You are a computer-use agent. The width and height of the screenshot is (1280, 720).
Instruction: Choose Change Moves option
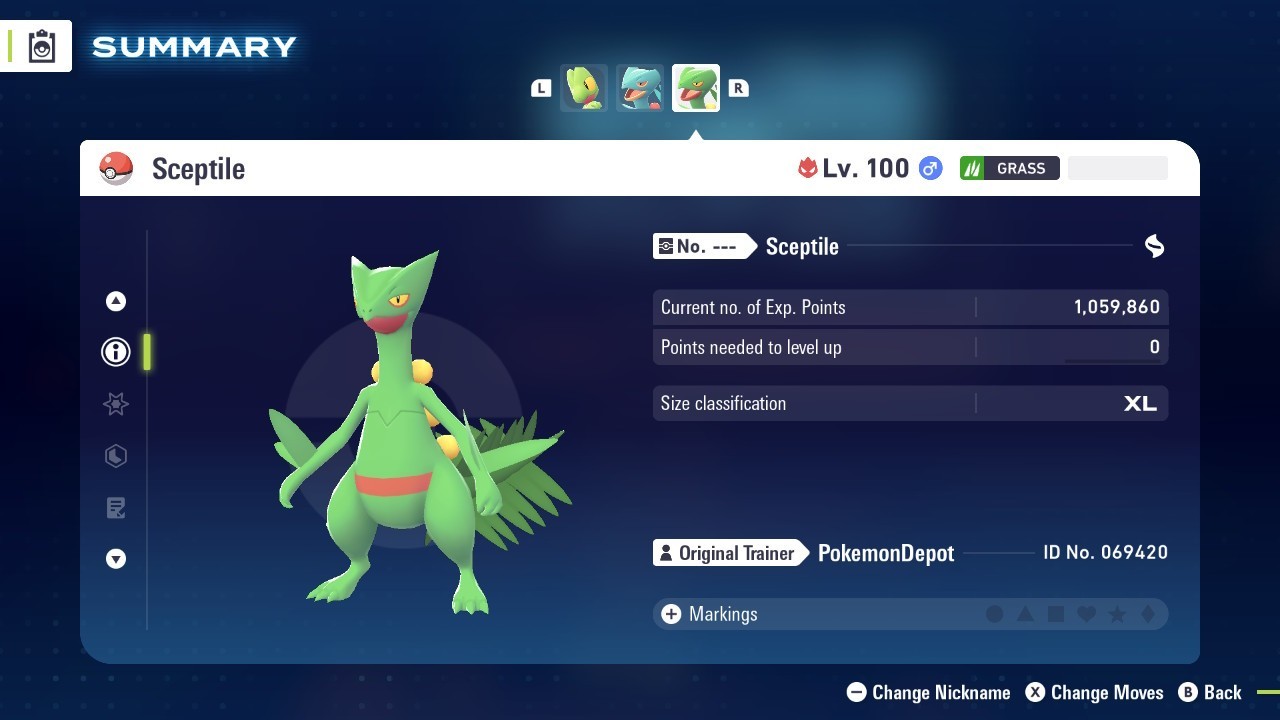click(x=1094, y=692)
